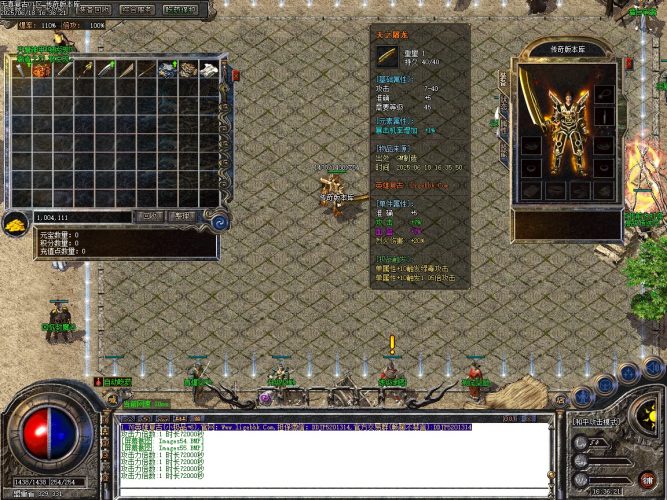
Task: Click the left button beside the gold amount
Action: pyautogui.click(x=151, y=216)
